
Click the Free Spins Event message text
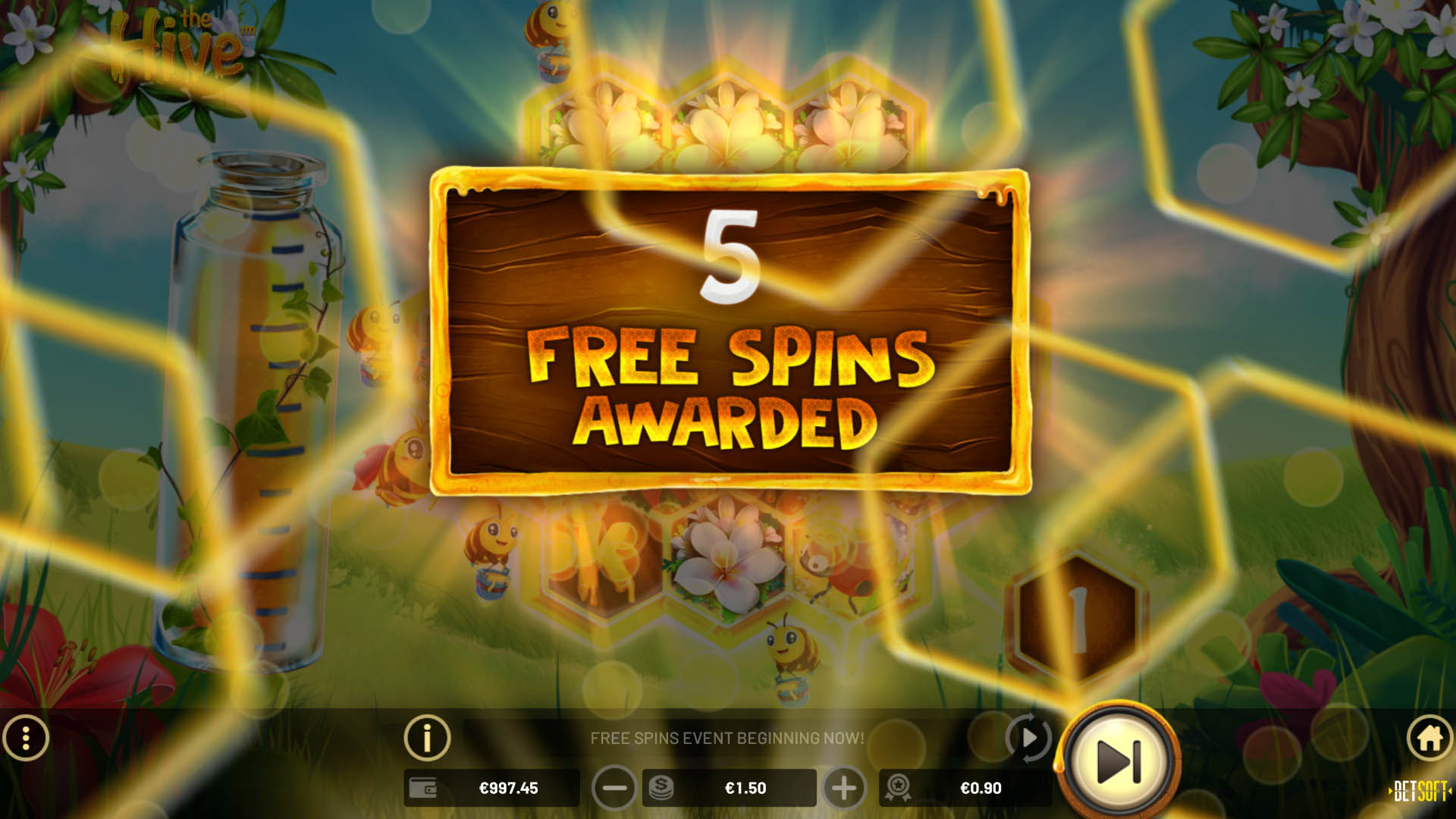click(729, 736)
